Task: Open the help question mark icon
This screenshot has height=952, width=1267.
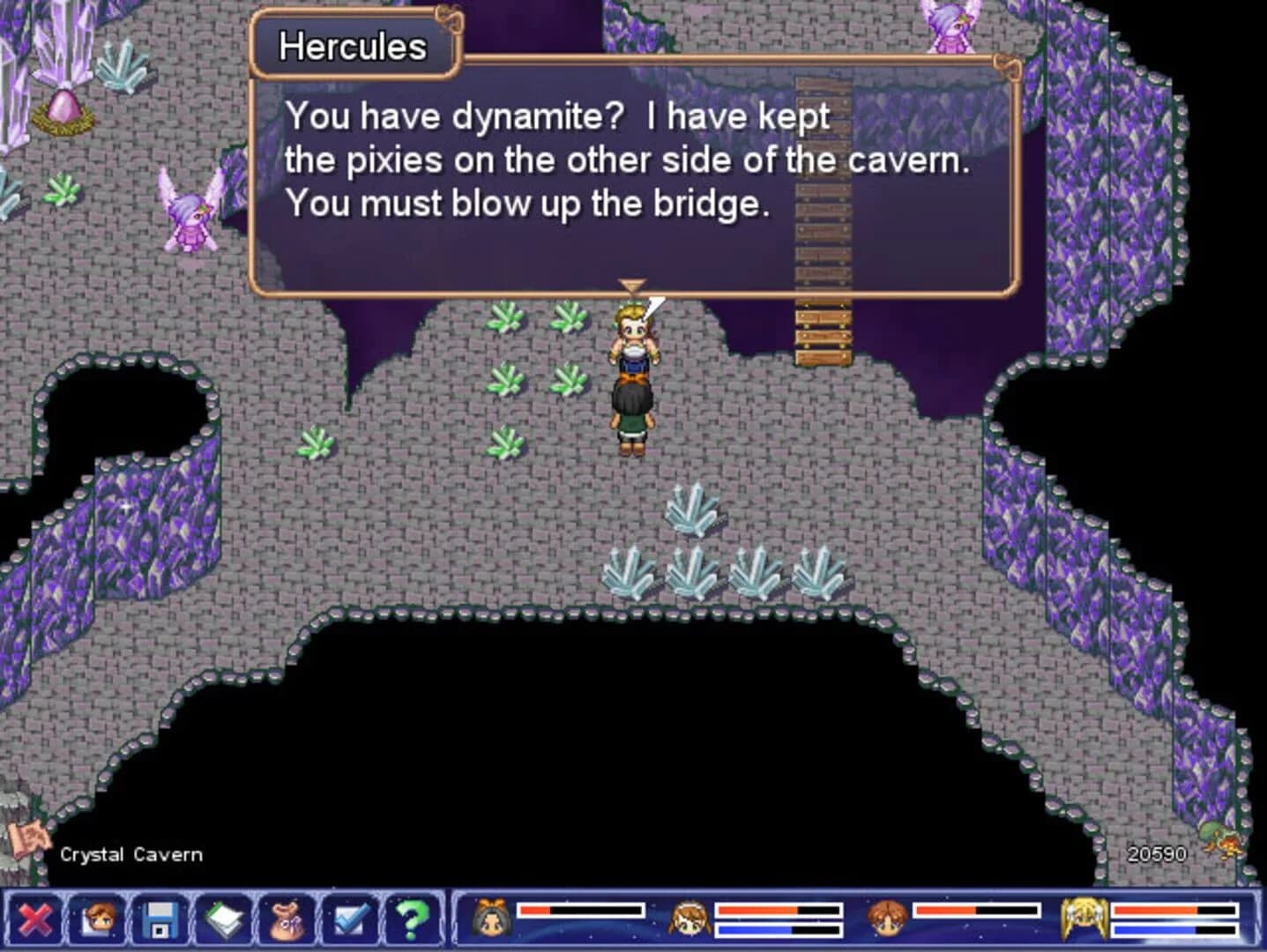Action: click(411, 919)
